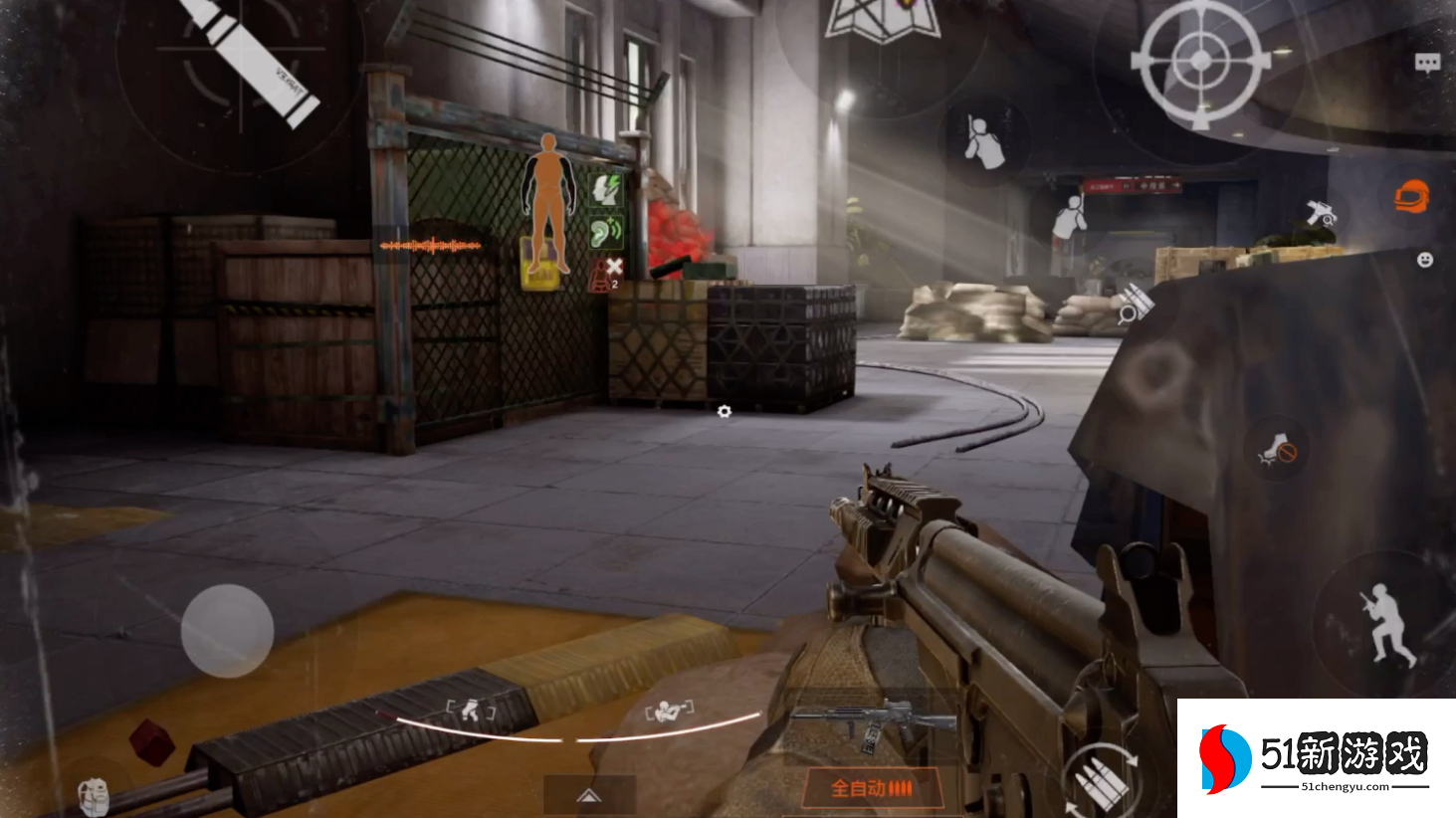
Task: Tap the virtual movement joystick
Action: pyautogui.click(x=227, y=631)
